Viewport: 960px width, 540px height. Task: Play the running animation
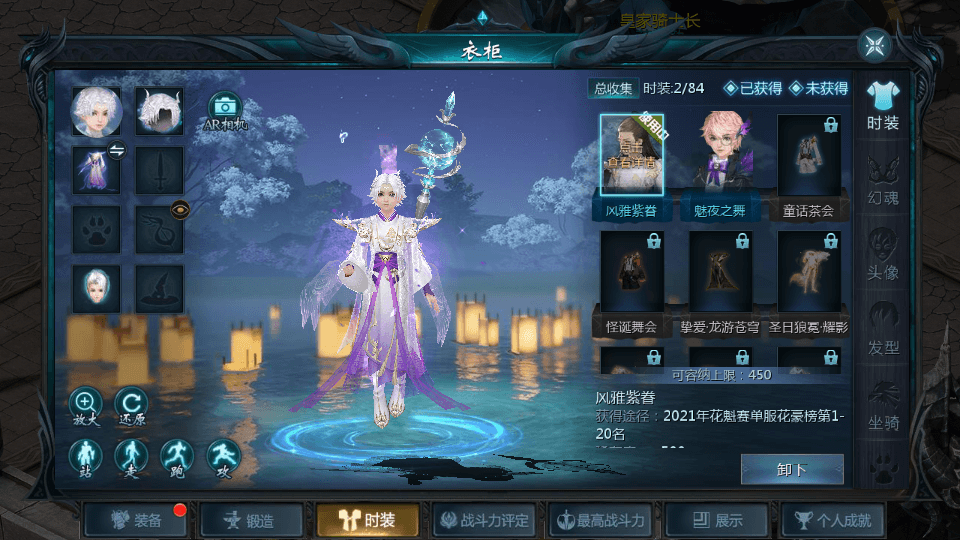[177, 456]
